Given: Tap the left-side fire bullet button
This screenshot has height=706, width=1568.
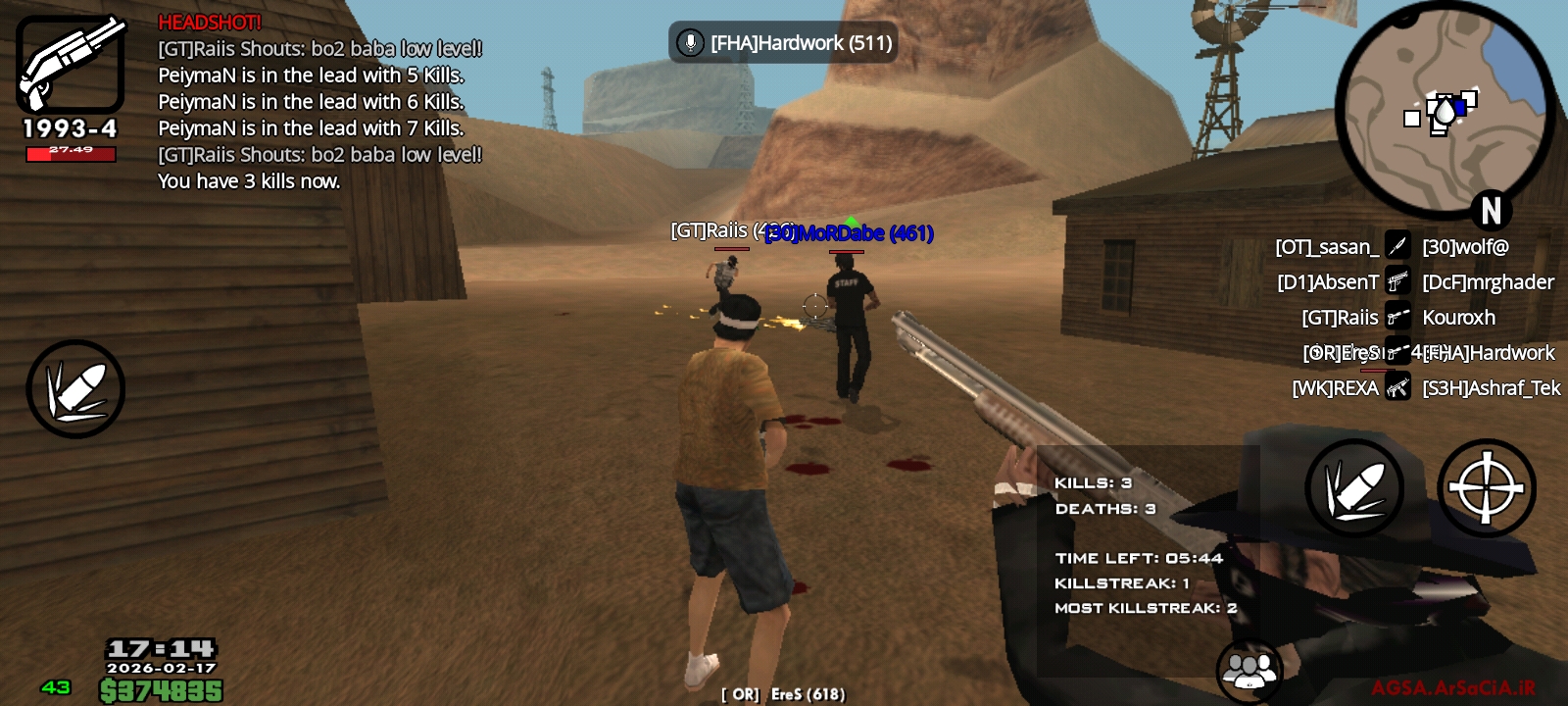Looking at the screenshot, I should 74,388.
